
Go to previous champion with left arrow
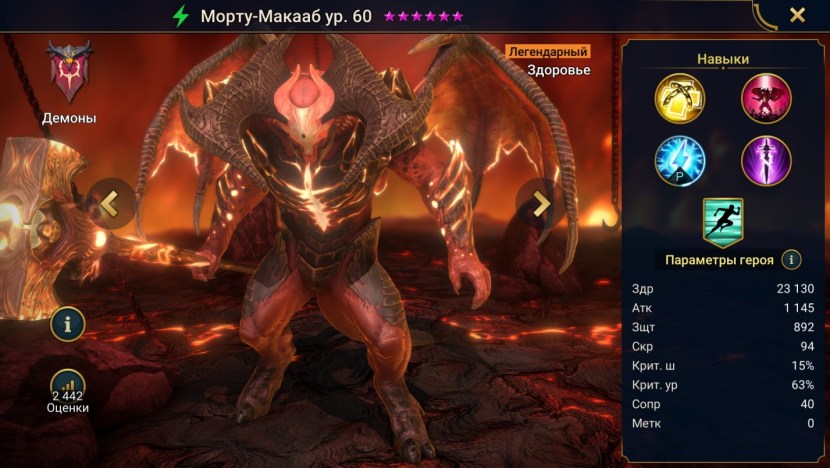click(110, 204)
